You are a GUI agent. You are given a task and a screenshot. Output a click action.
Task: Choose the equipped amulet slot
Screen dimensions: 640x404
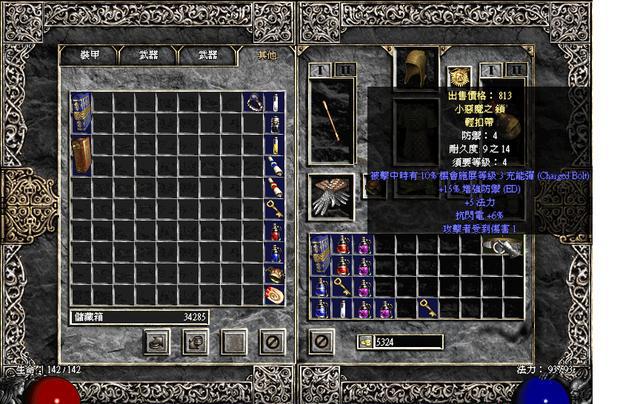point(461,74)
